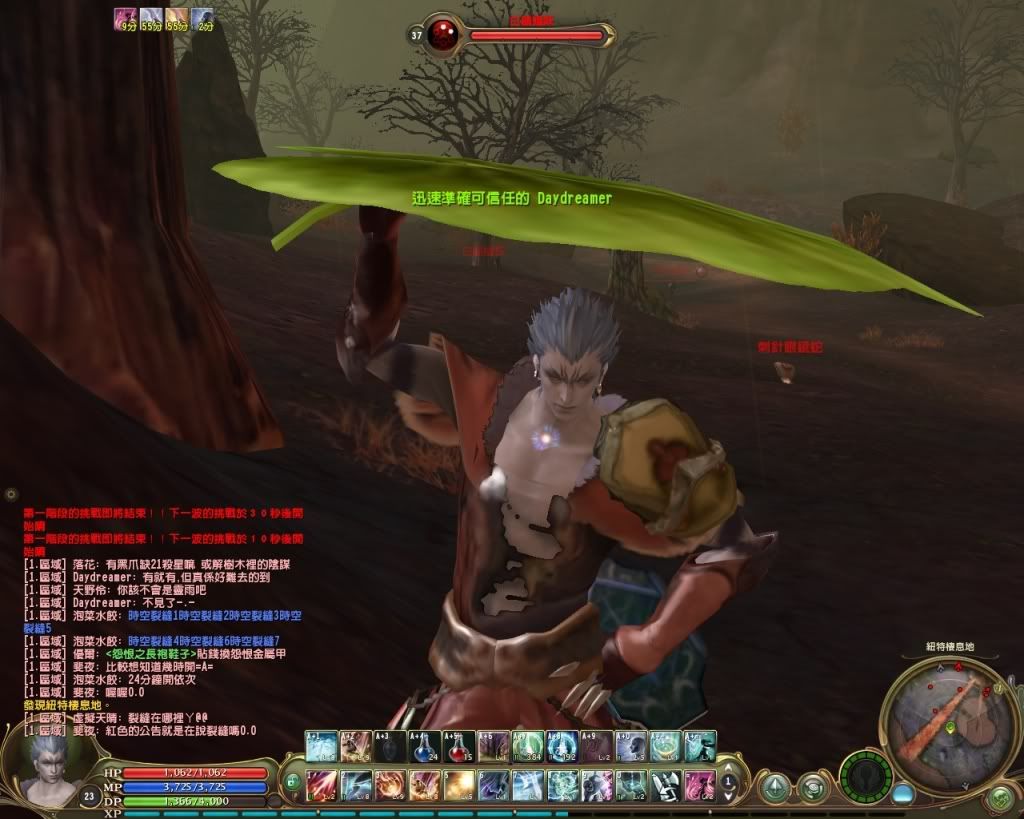Activate the green aura skill with count 384
The width and height of the screenshot is (1024, 819).
click(x=528, y=746)
